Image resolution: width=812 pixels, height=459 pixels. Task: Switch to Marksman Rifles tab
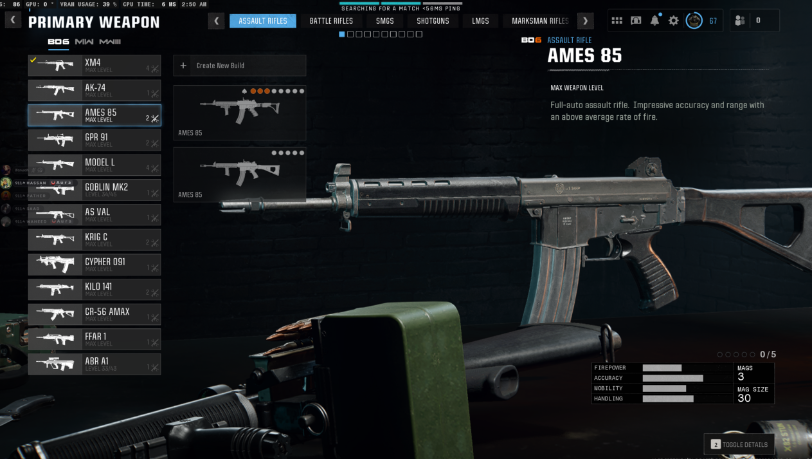click(540, 20)
